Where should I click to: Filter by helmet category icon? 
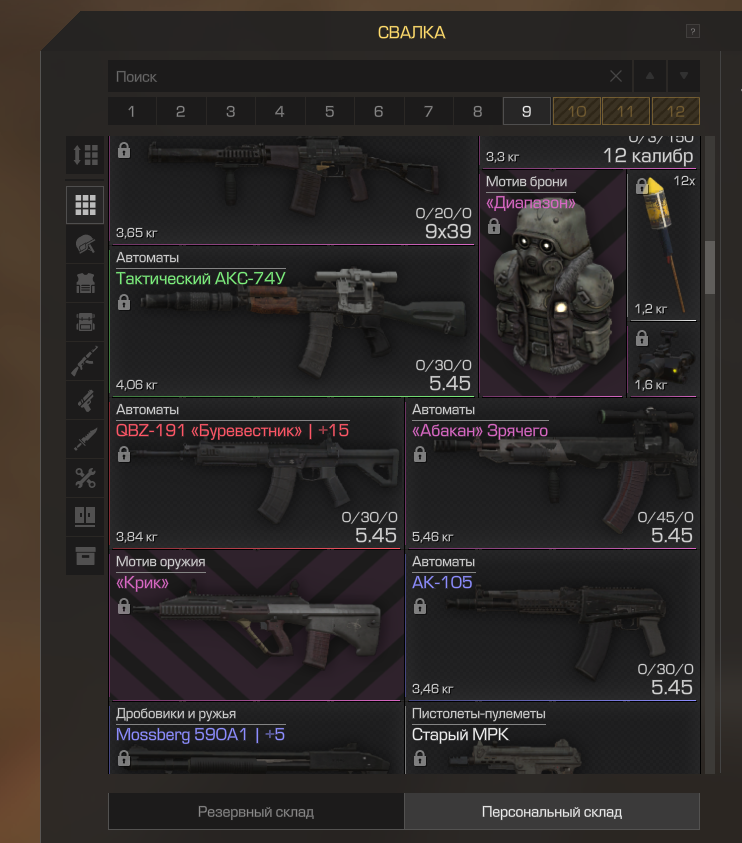coord(85,244)
